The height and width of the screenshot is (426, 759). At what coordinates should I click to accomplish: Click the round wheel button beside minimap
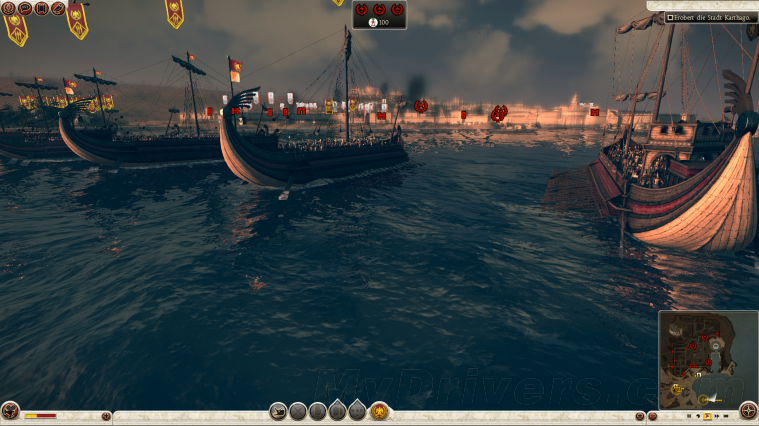click(748, 411)
